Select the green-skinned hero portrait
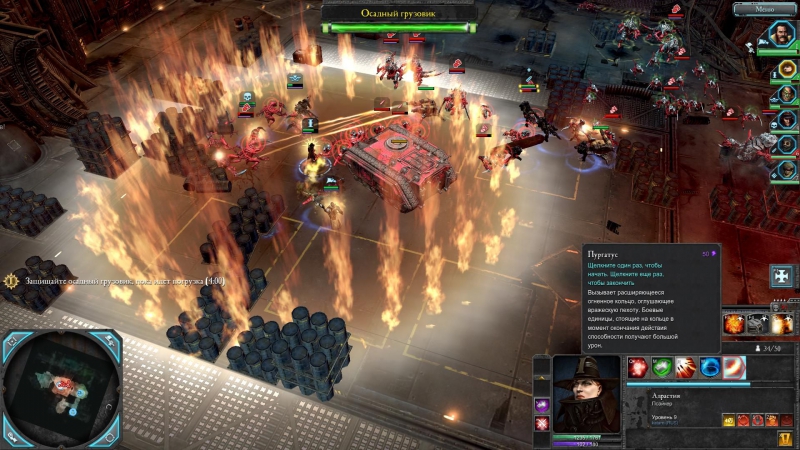 787,93
